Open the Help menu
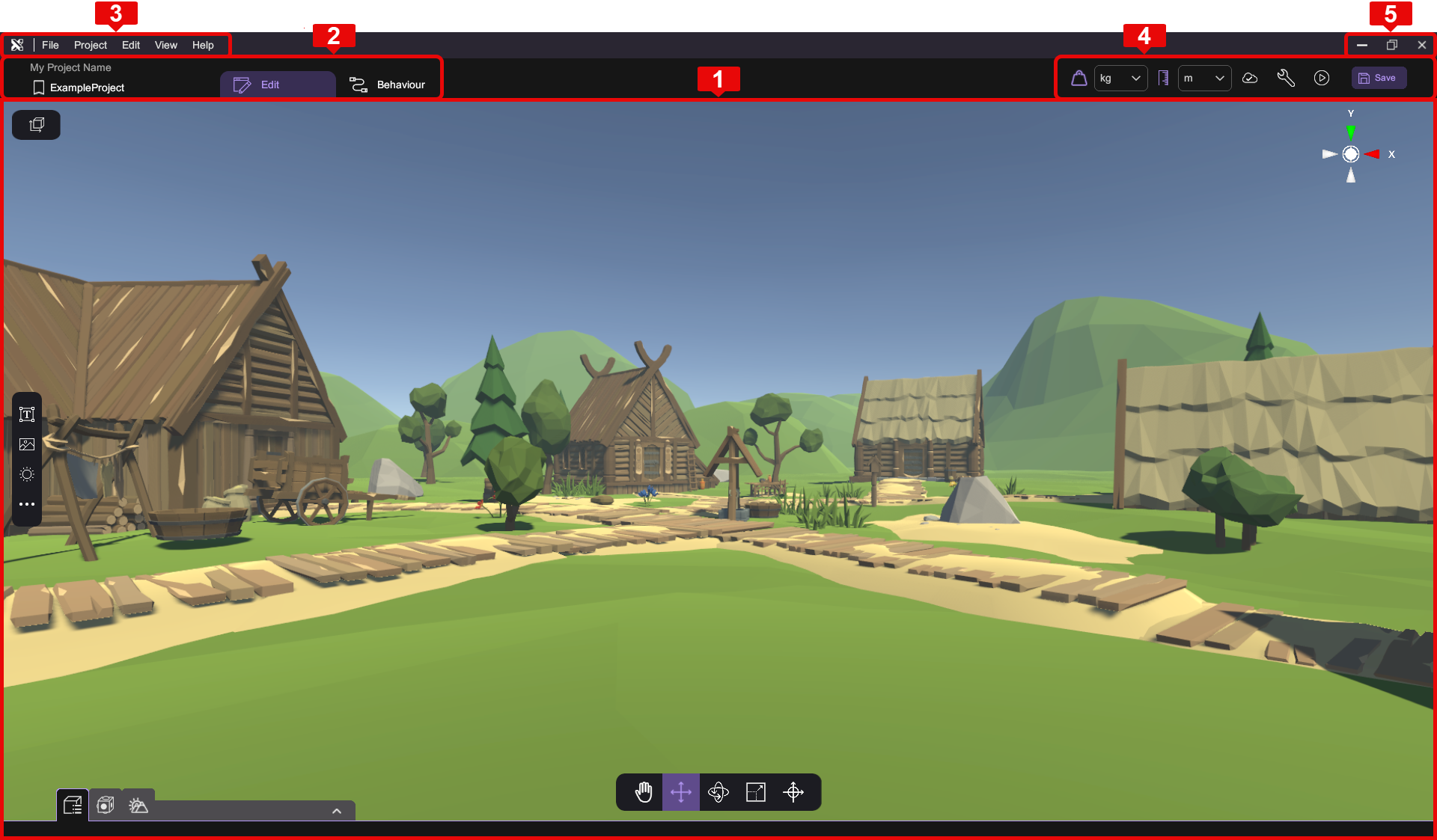The image size is (1437, 840). tap(203, 45)
